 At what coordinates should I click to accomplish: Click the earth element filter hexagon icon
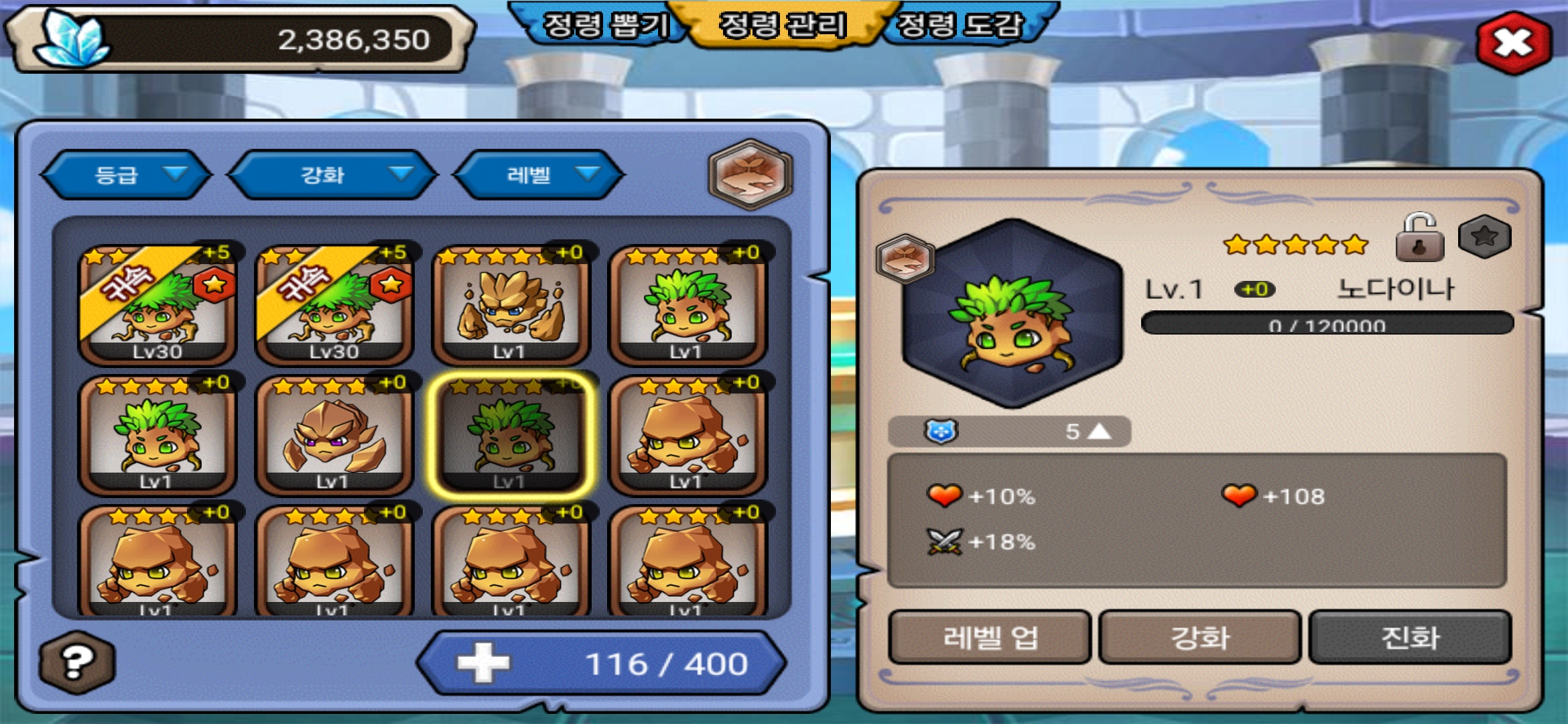point(750,174)
